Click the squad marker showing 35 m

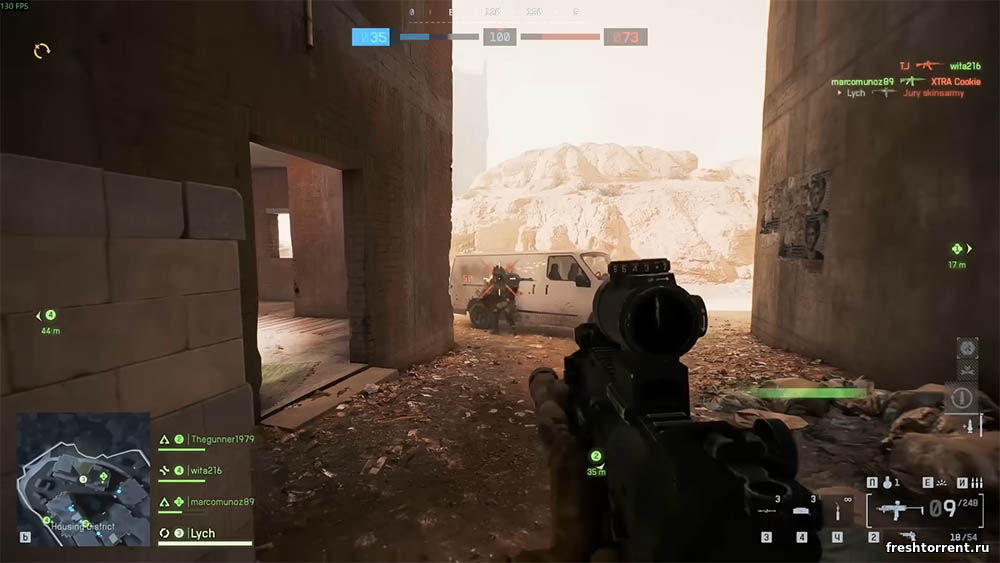[596, 462]
